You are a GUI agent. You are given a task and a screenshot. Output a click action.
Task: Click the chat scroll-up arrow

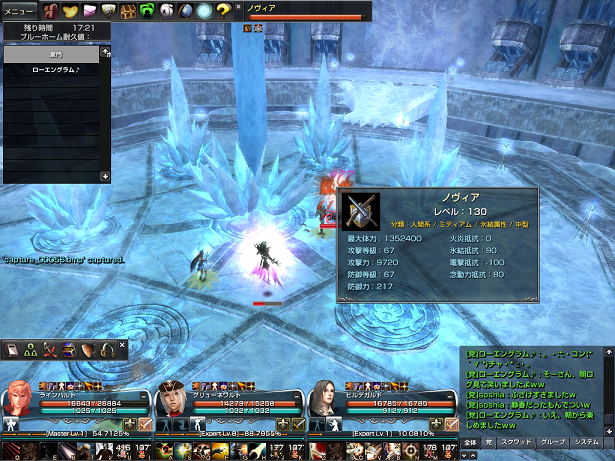click(608, 352)
